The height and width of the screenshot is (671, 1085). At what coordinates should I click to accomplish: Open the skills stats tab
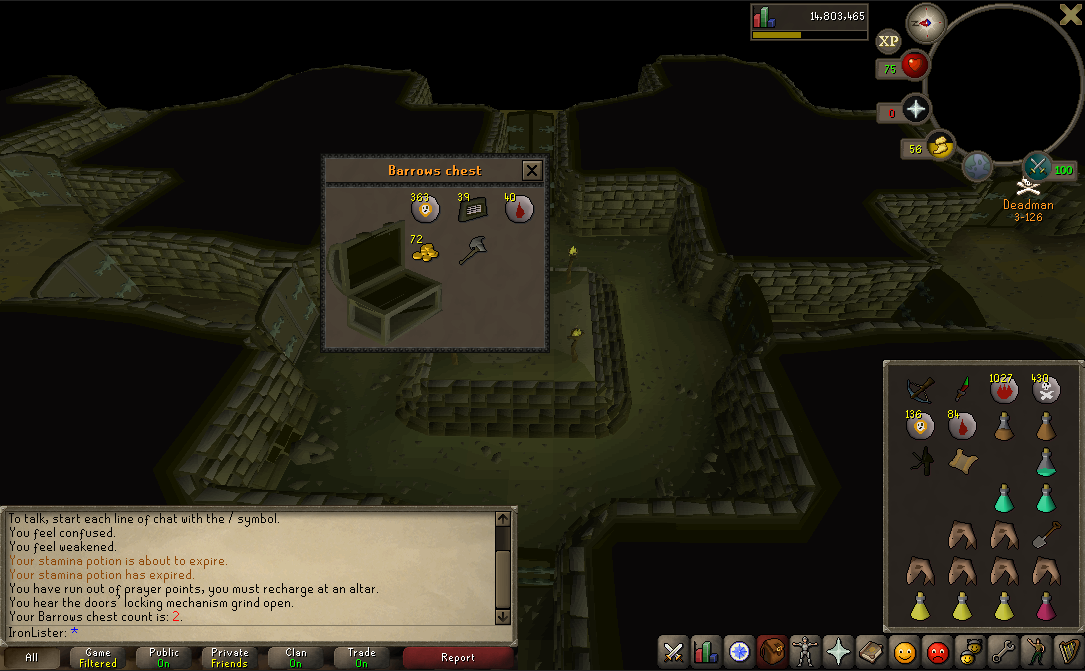tap(707, 652)
